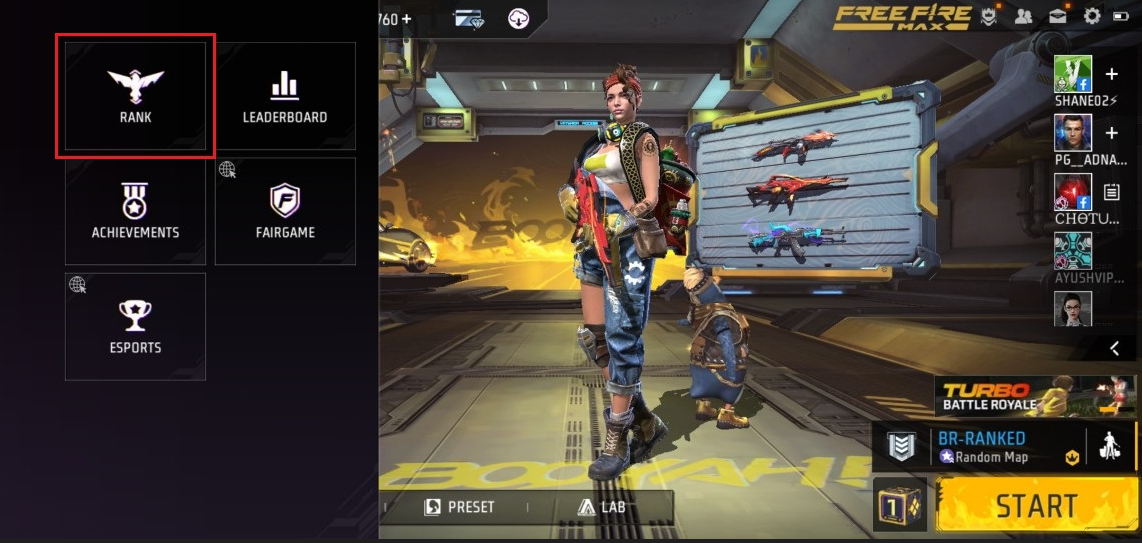Select the Achievements tile

(135, 211)
